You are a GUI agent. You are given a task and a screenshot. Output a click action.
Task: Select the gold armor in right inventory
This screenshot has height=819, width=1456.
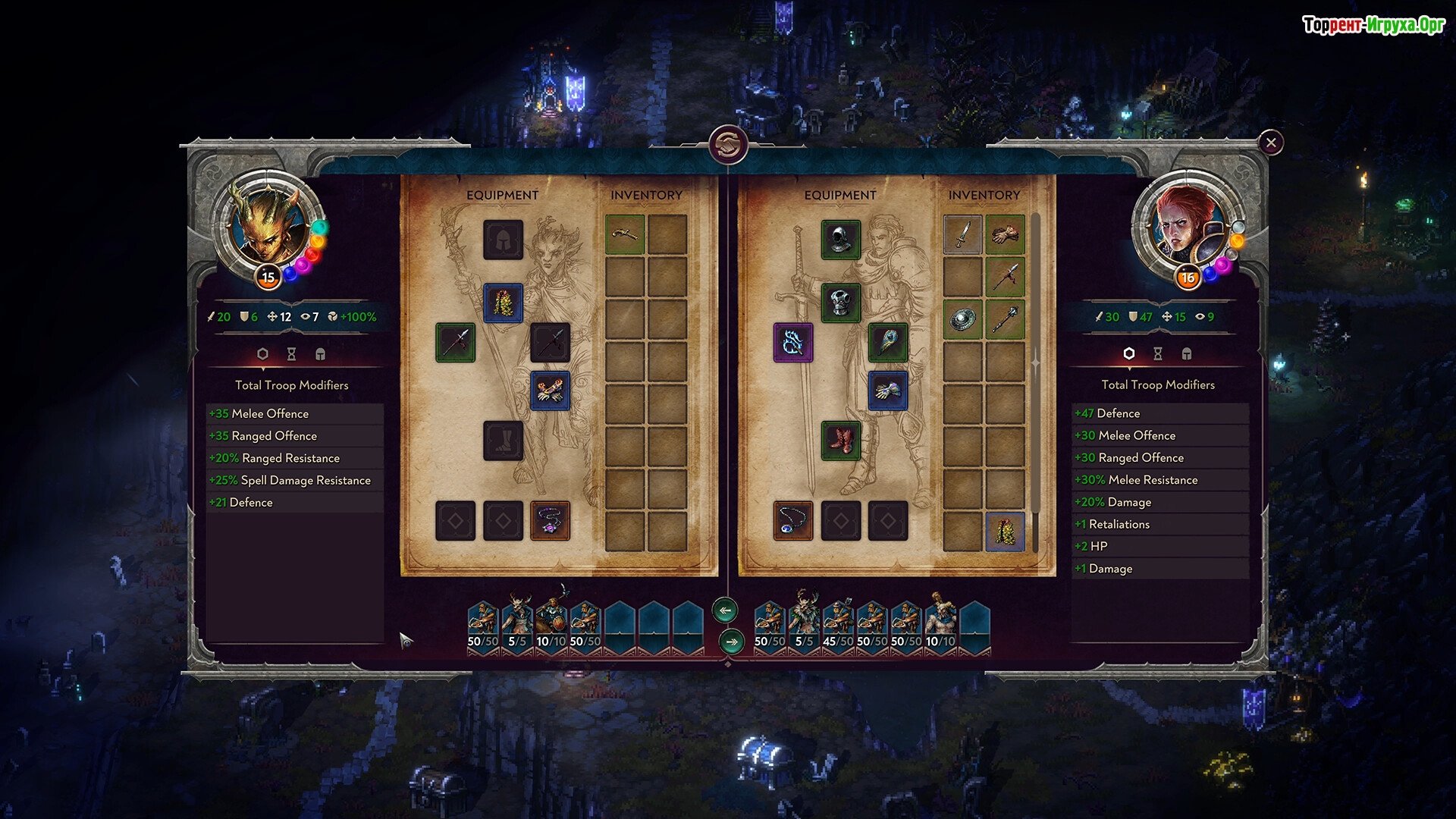click(1006, 531)
